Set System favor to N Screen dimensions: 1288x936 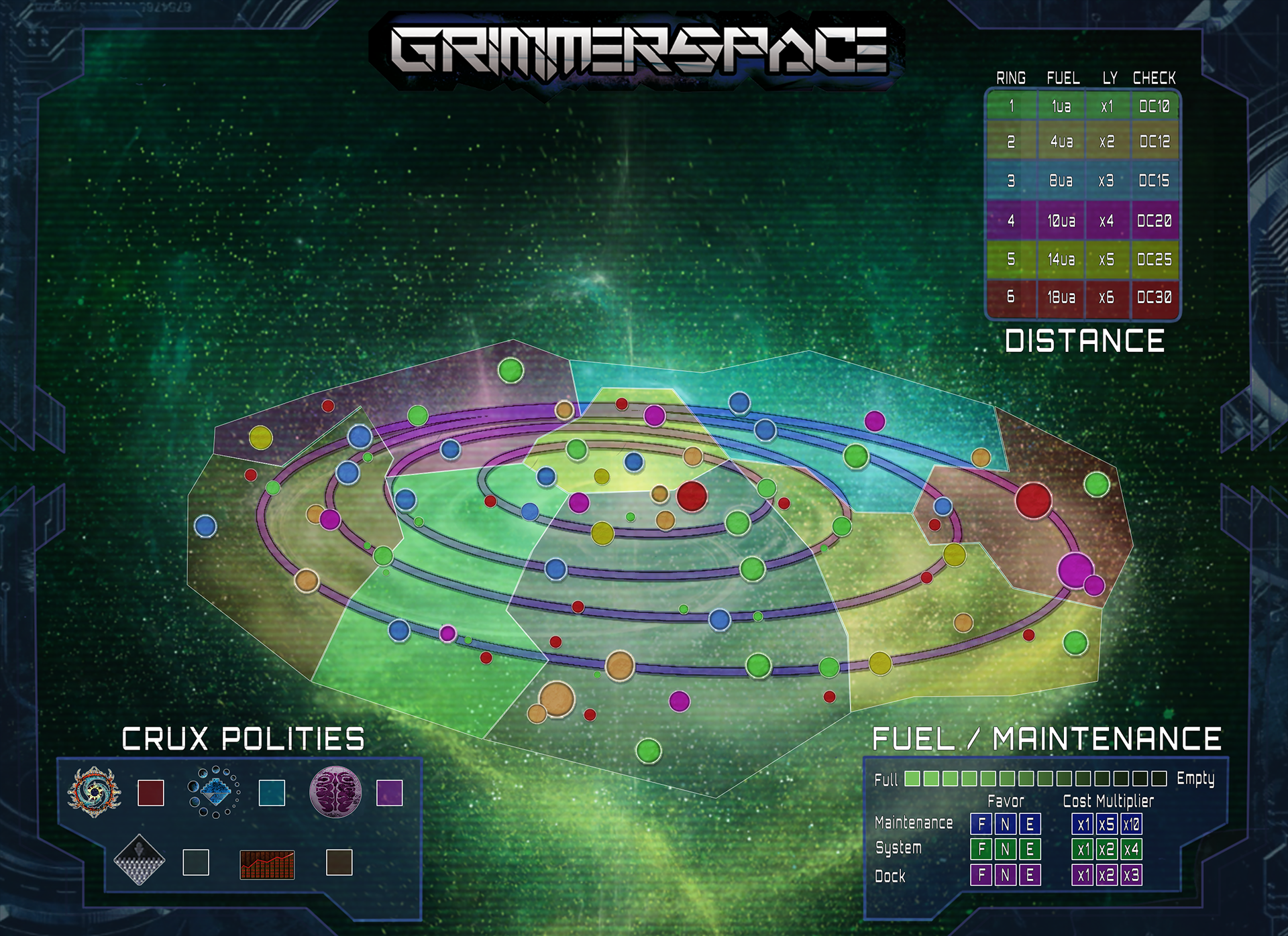click(1006, 850)
